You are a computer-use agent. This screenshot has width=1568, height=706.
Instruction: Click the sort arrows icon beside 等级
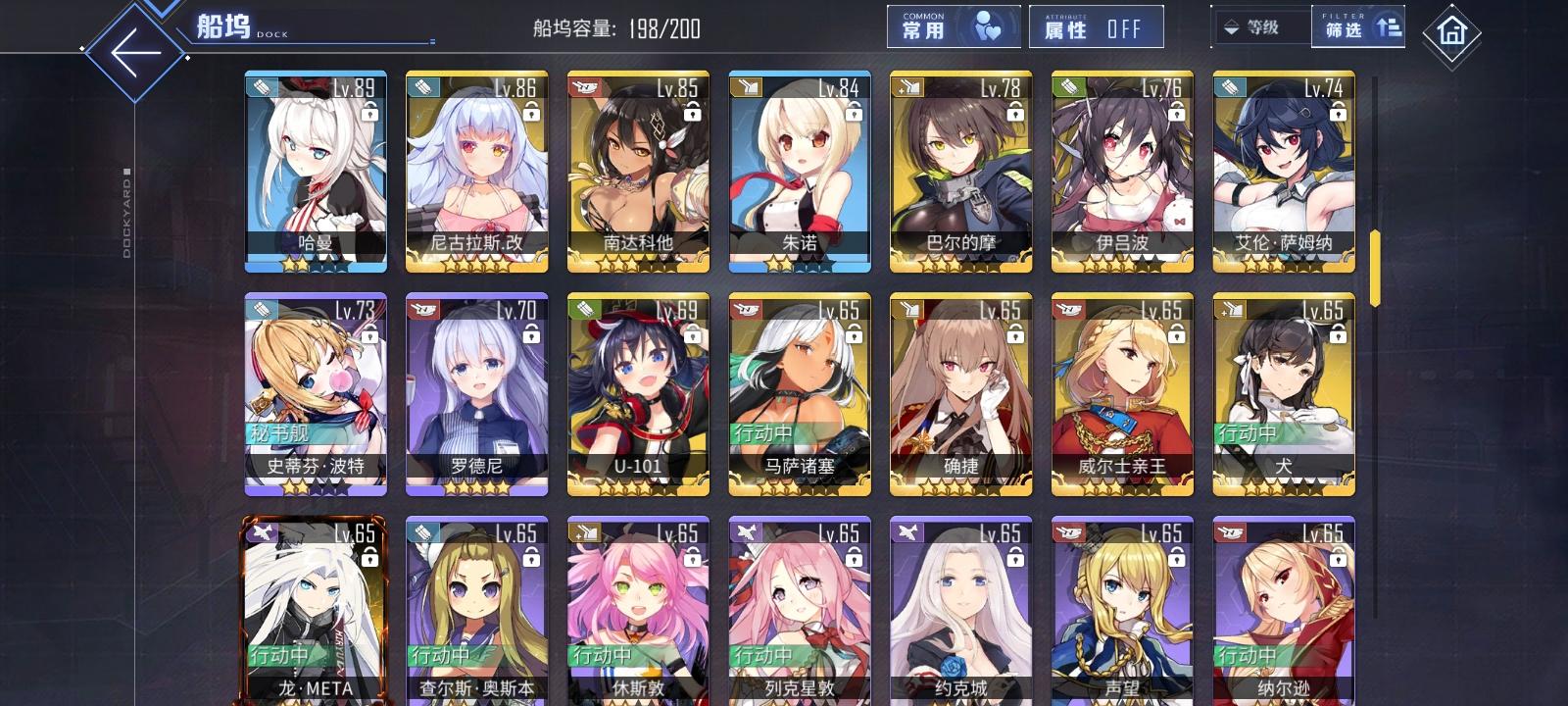pos(1231,27)
